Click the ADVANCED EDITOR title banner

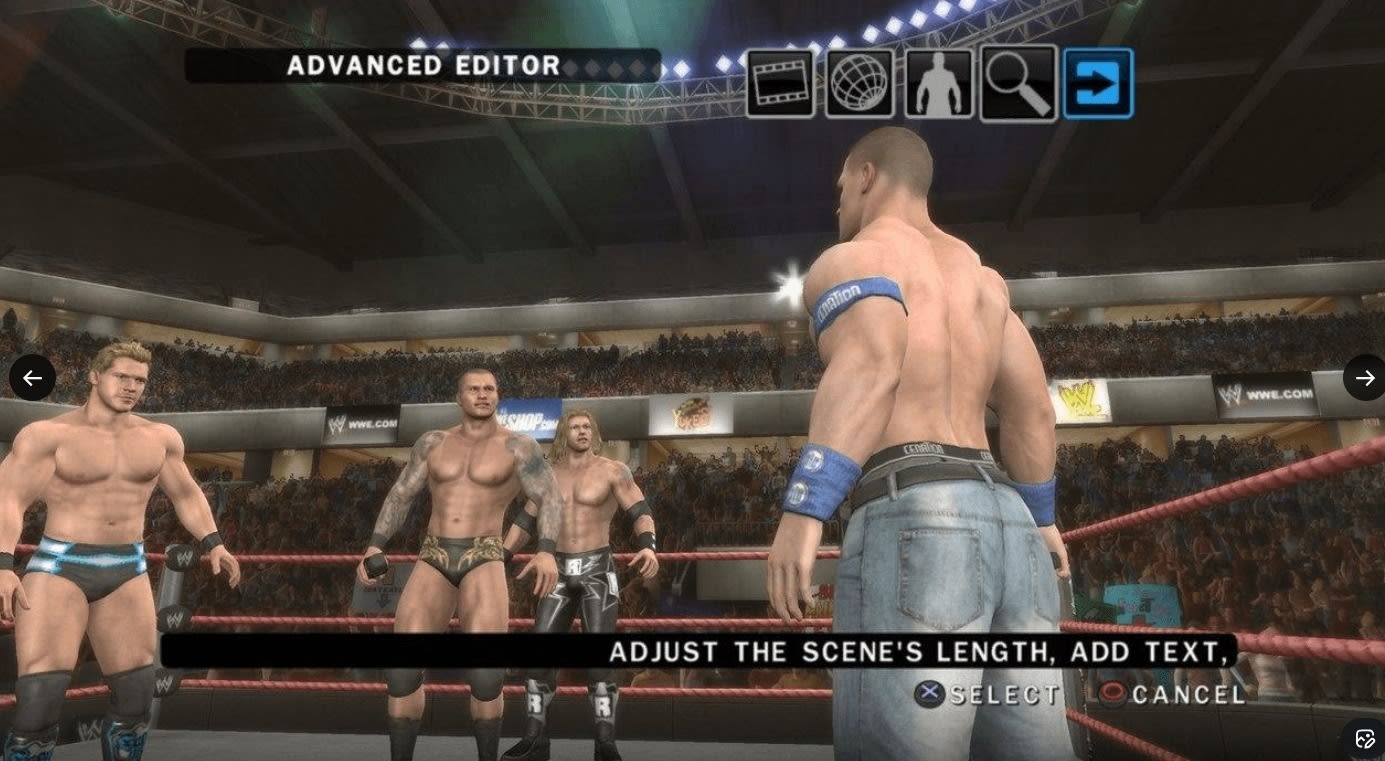[x=422, y=66]
